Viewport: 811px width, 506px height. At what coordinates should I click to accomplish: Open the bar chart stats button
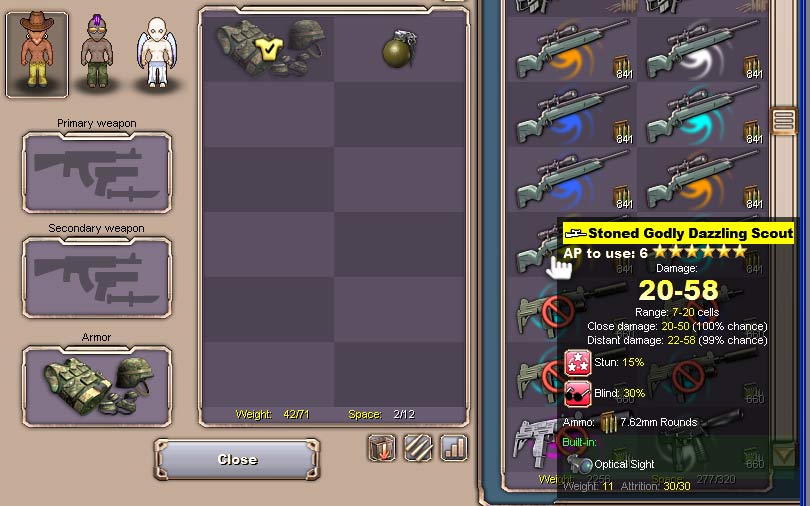point(454,447)
